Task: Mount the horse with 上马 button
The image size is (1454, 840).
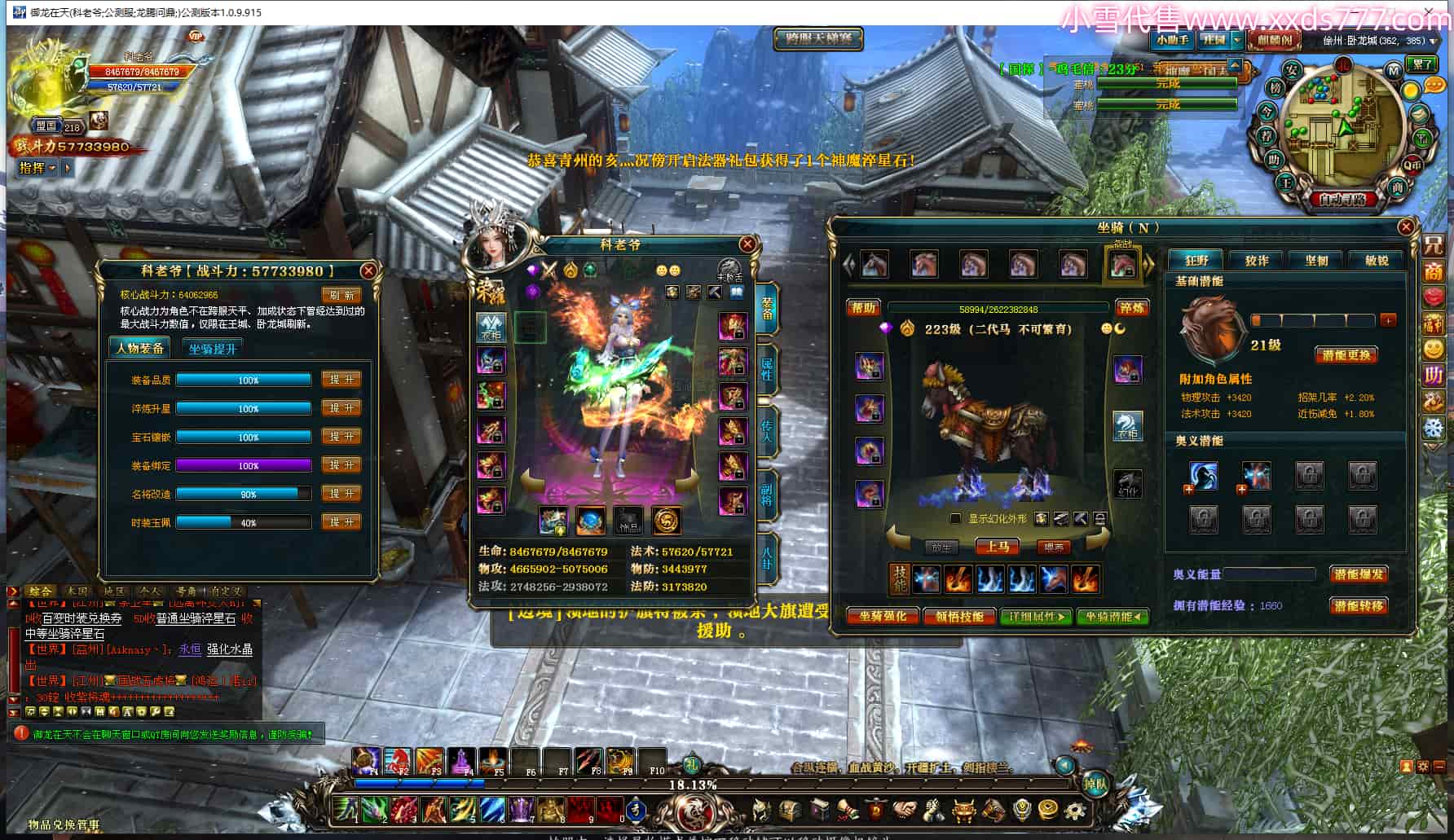Action: [x=998, y=547]
